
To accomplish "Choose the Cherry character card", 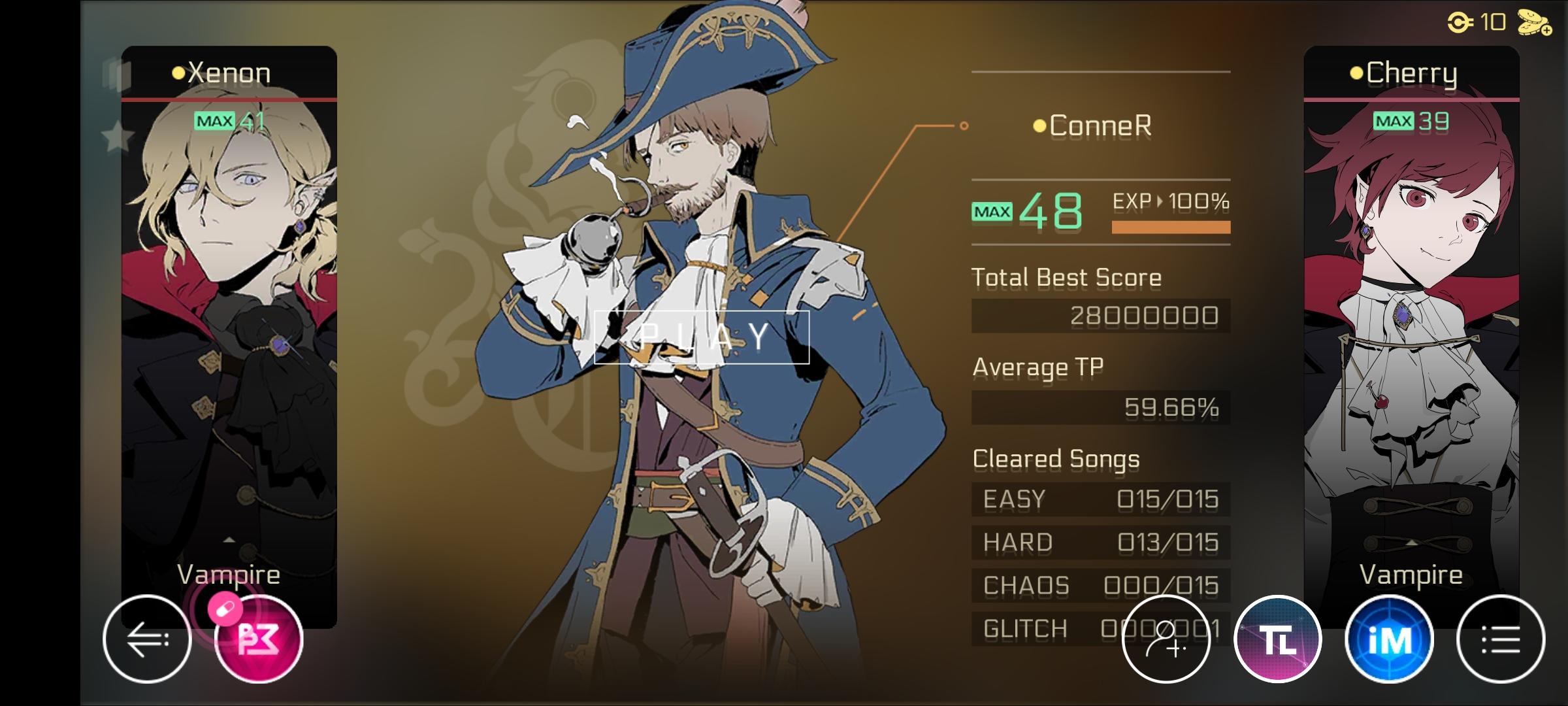I will pyautogui.click(x=1411, y=327).
